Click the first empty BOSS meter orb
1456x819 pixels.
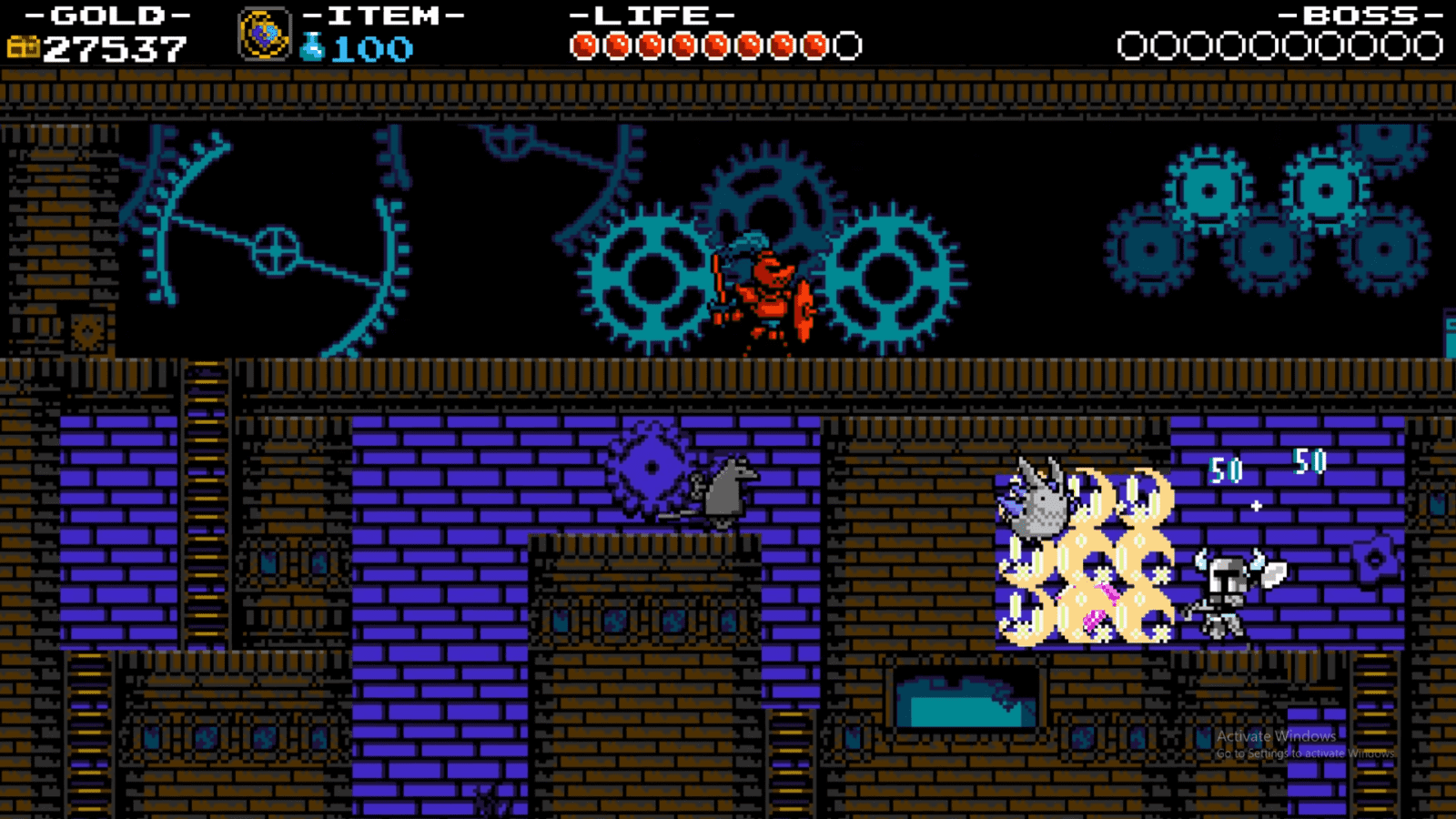coord(1132,41)
